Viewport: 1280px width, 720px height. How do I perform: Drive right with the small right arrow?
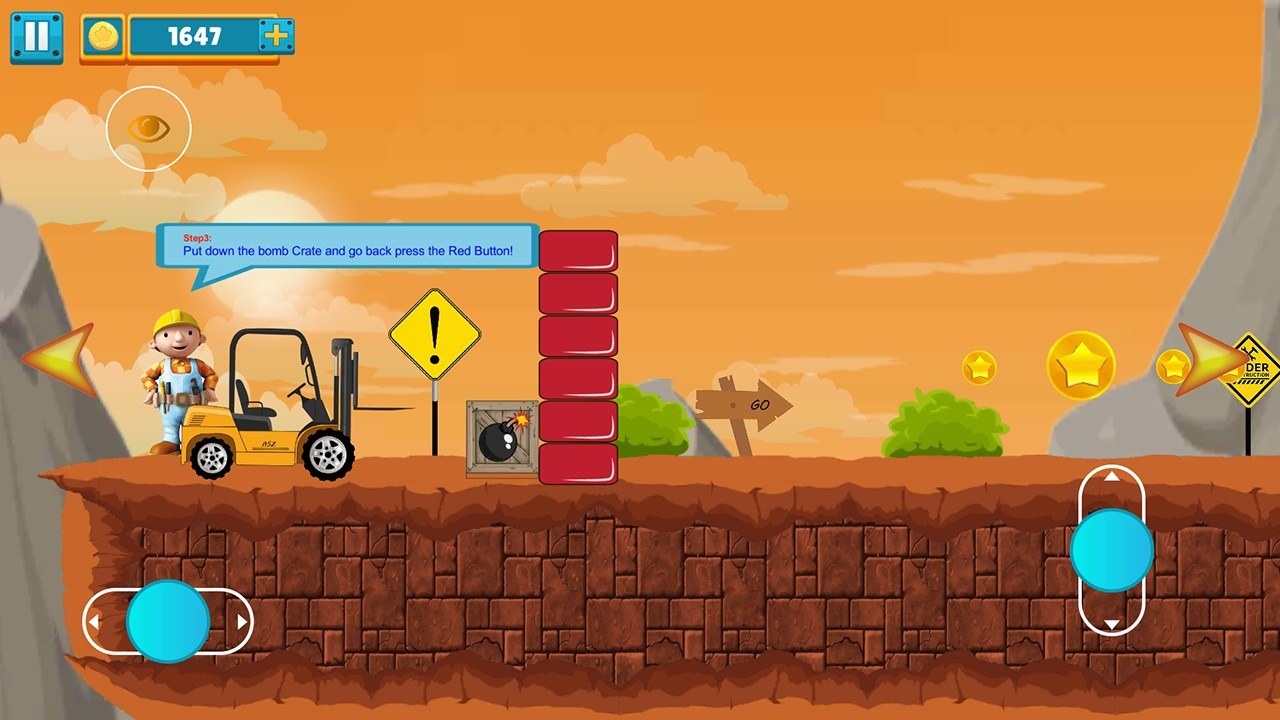pos(241,622)
